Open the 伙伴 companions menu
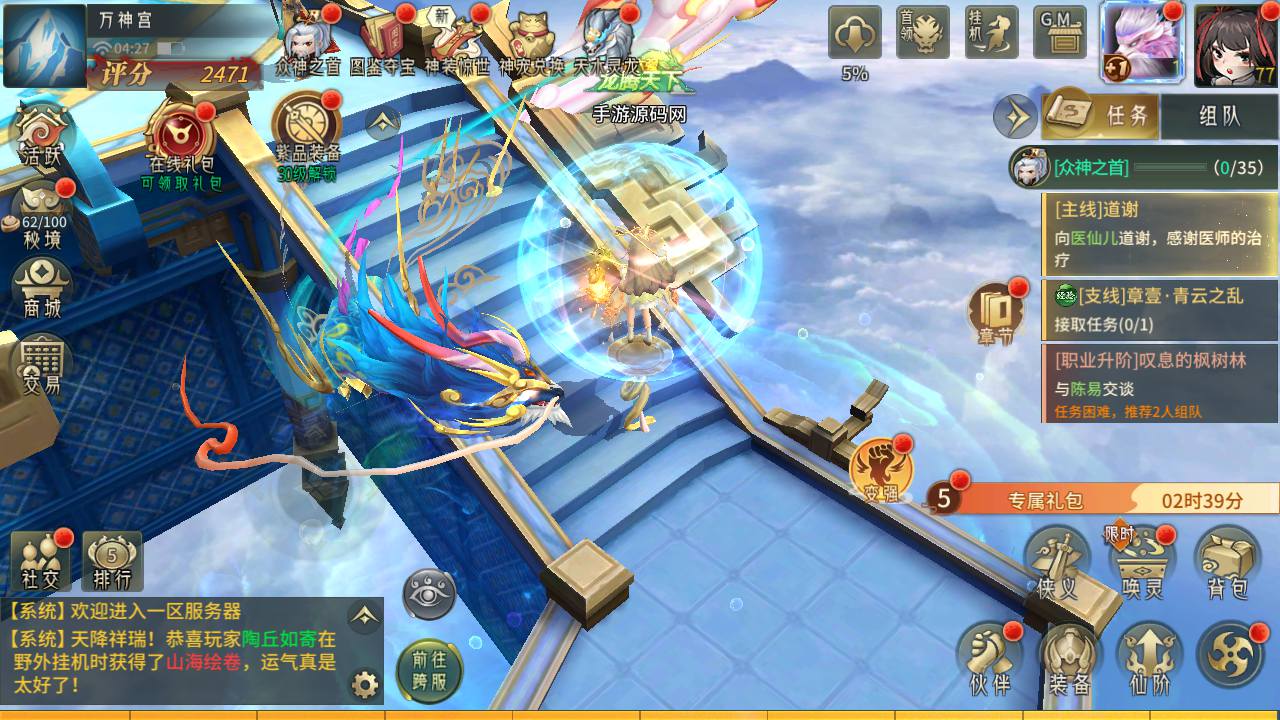 tap(989, 660)
